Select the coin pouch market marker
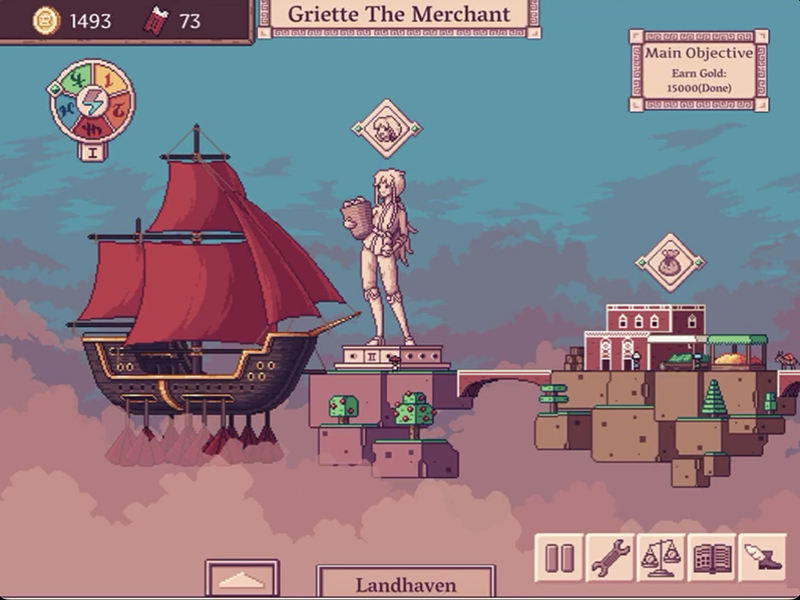The height and width of the screenshot is (600, 800). pos(670,263)
